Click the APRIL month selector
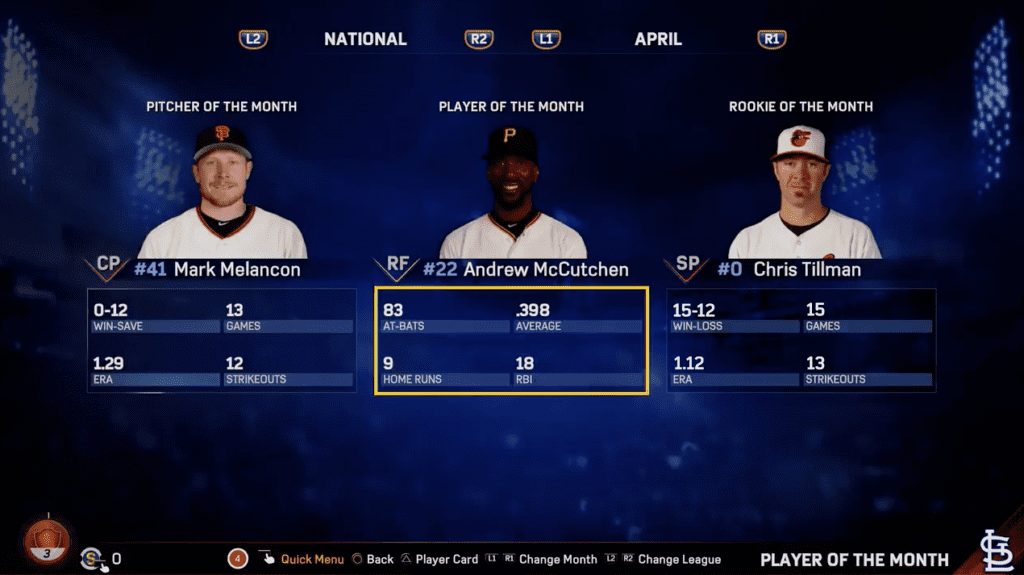Image resolution: width=1024 pixels, height=575 pixels. tap(658, 39)
